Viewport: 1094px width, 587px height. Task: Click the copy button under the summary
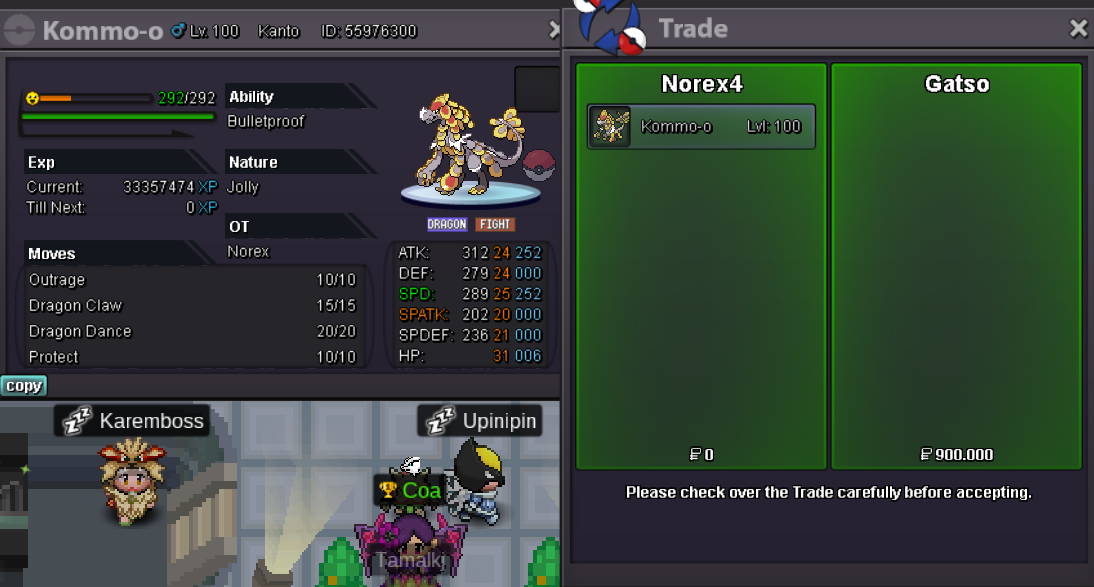coord(23,386)
